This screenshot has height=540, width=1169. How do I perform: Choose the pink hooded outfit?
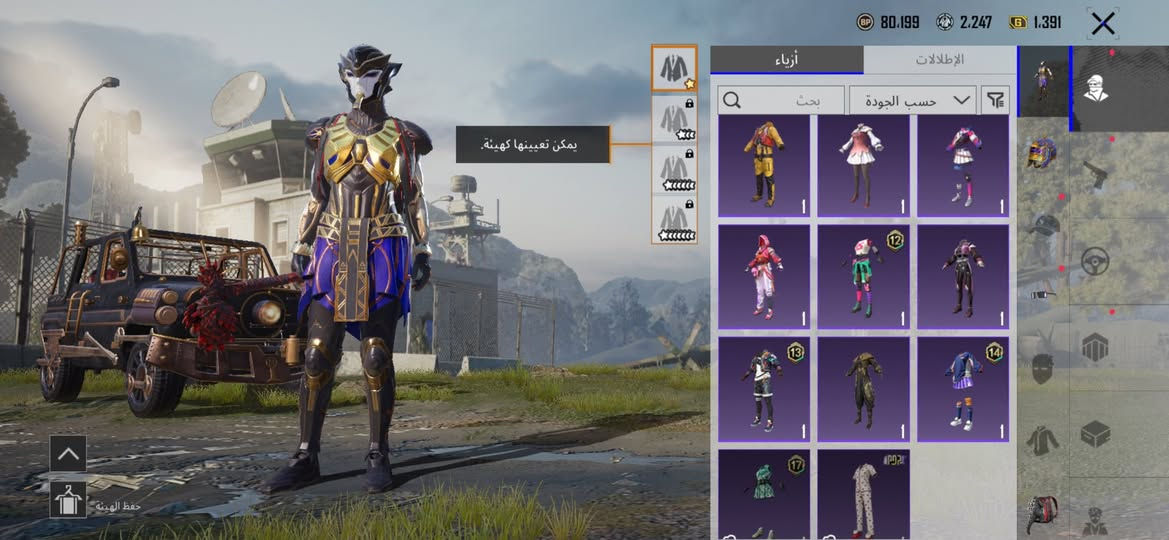[x=764, y=277]
